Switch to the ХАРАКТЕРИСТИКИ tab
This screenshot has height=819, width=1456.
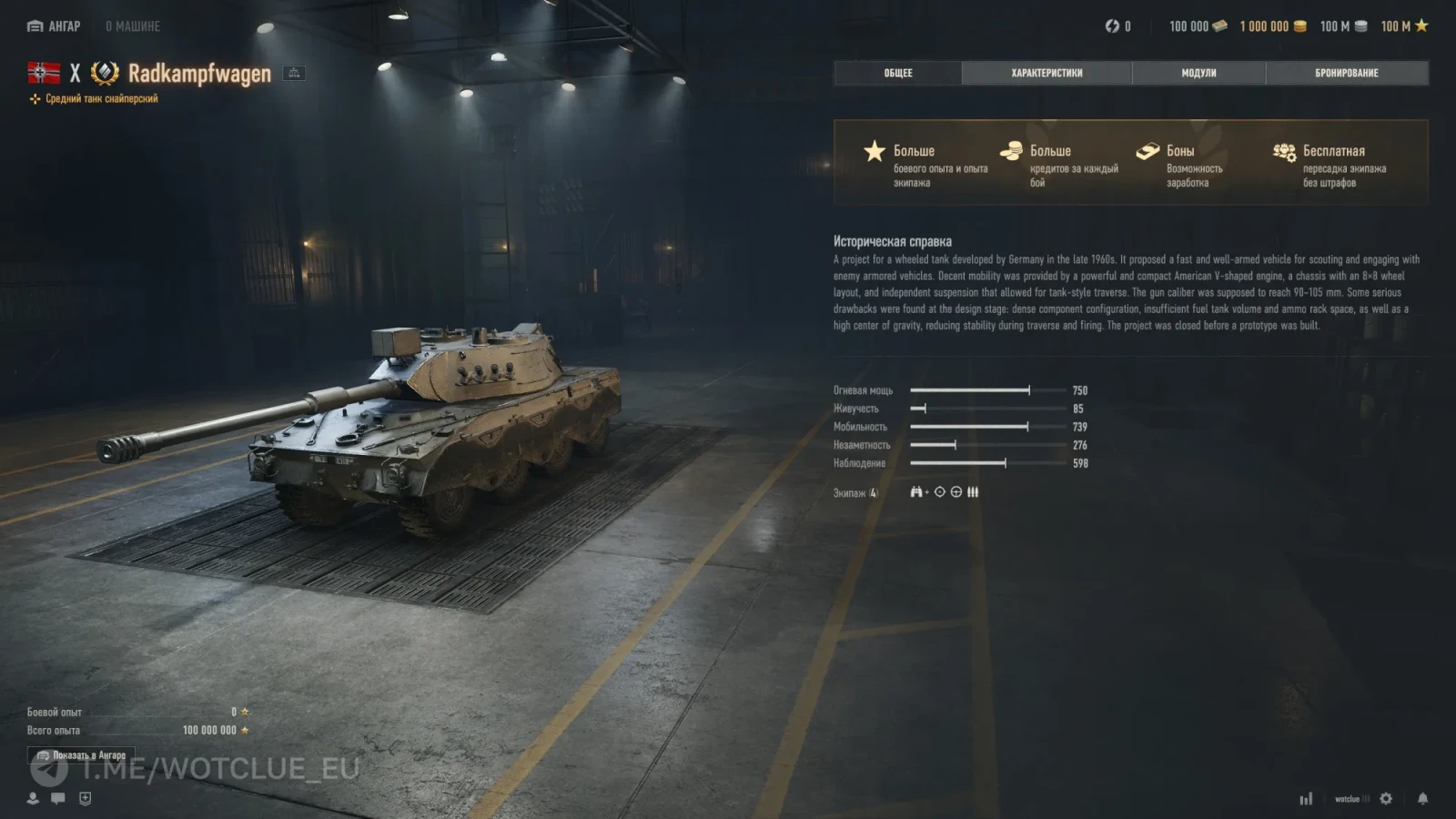(x=1046, y=73)
